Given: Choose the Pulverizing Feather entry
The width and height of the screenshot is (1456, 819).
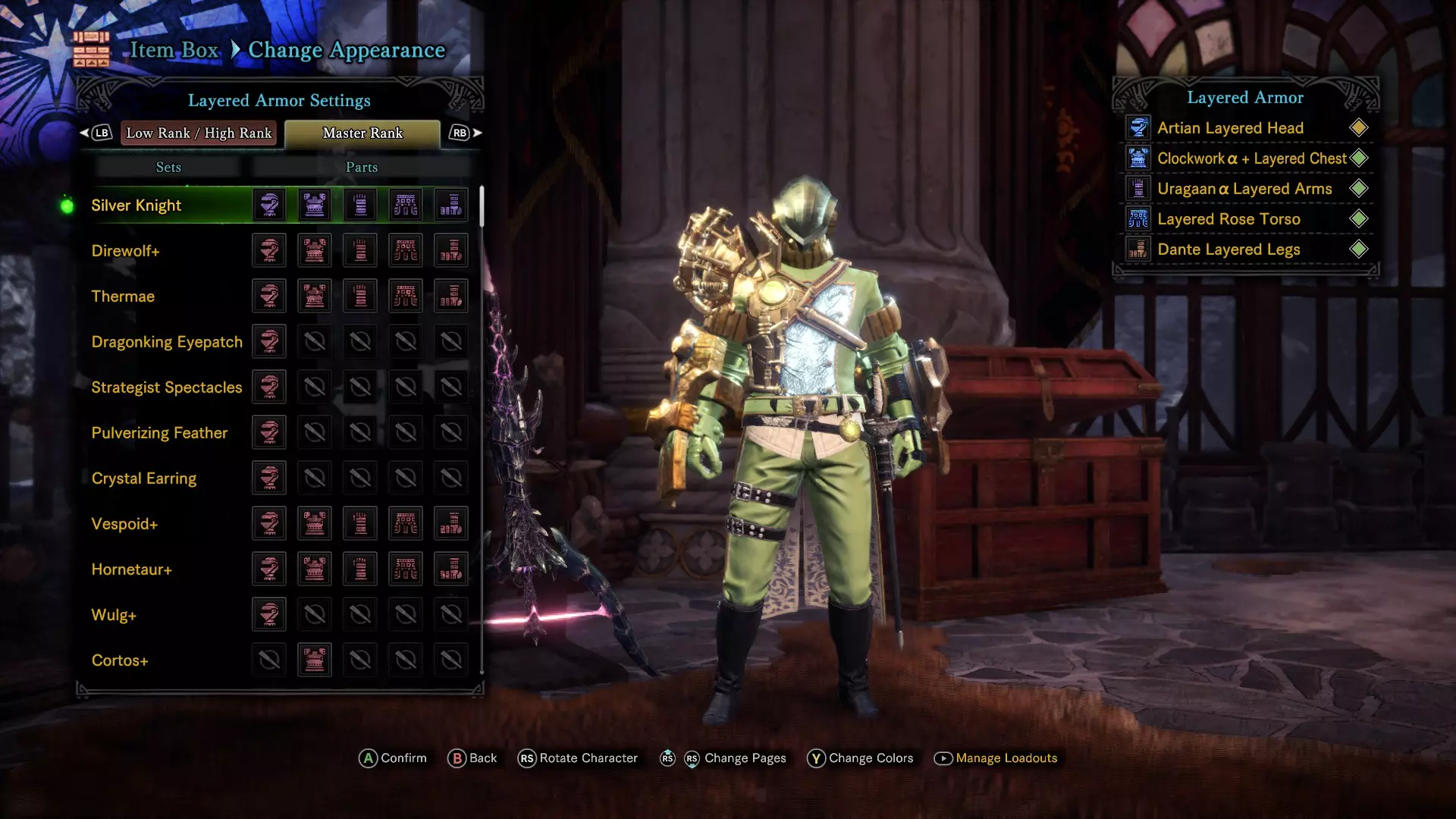Looking at the screenshot, I should tap(159, 433).
